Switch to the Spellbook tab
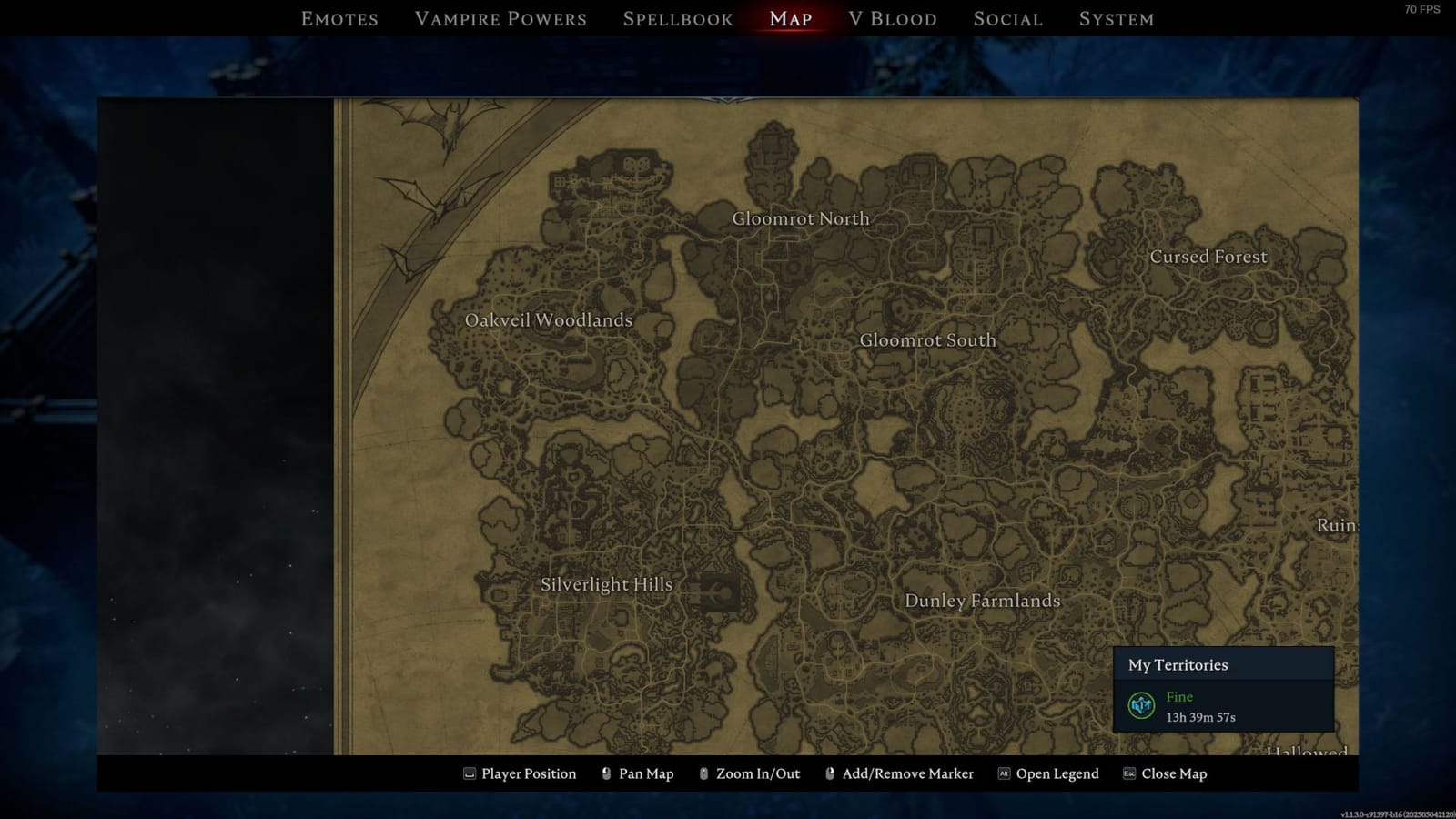The image size is (1456, 819). click(677, 18)
